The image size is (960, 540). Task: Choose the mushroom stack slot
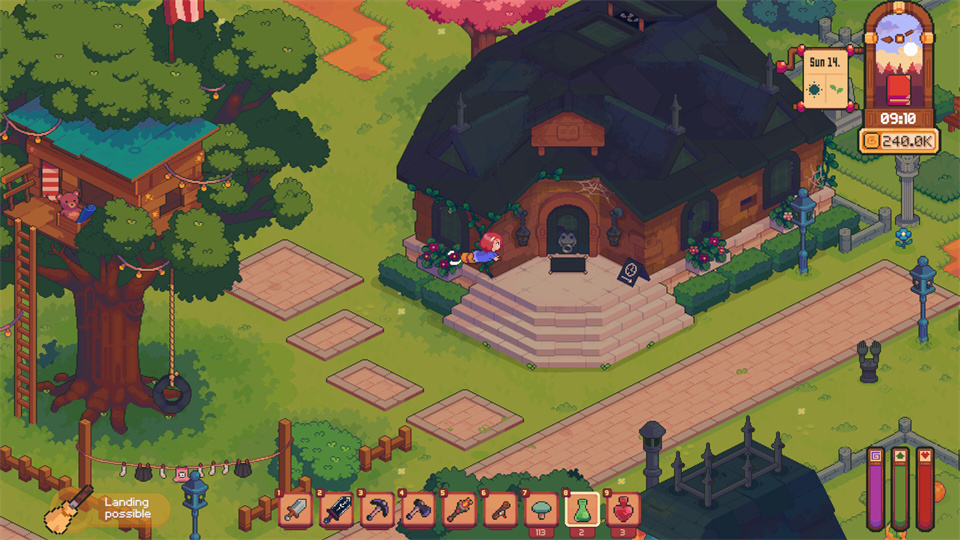[542, 510]
